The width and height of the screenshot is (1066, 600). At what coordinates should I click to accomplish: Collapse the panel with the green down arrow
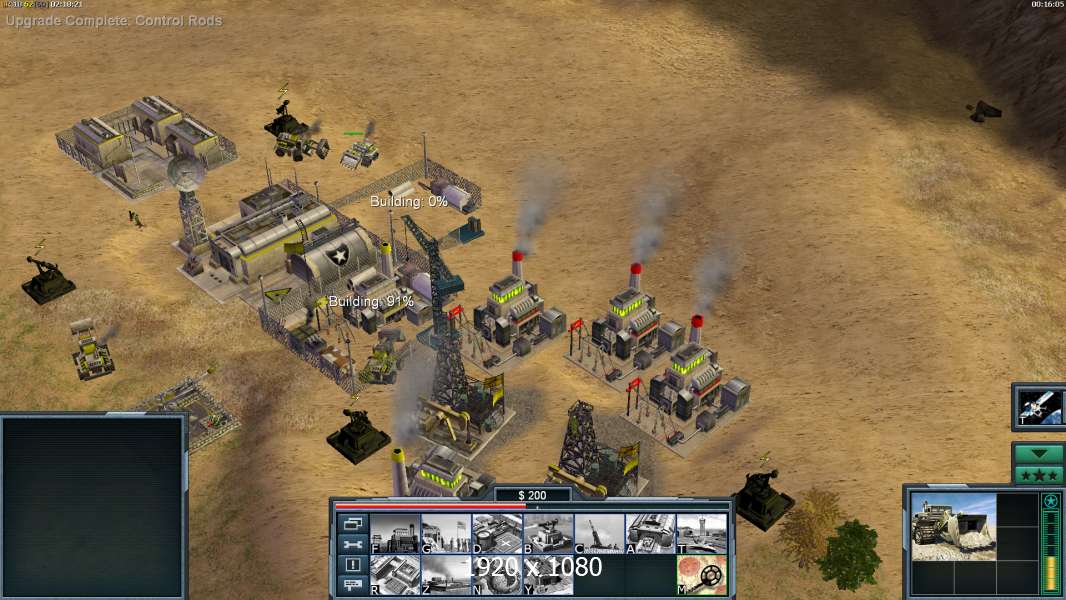1039,454
